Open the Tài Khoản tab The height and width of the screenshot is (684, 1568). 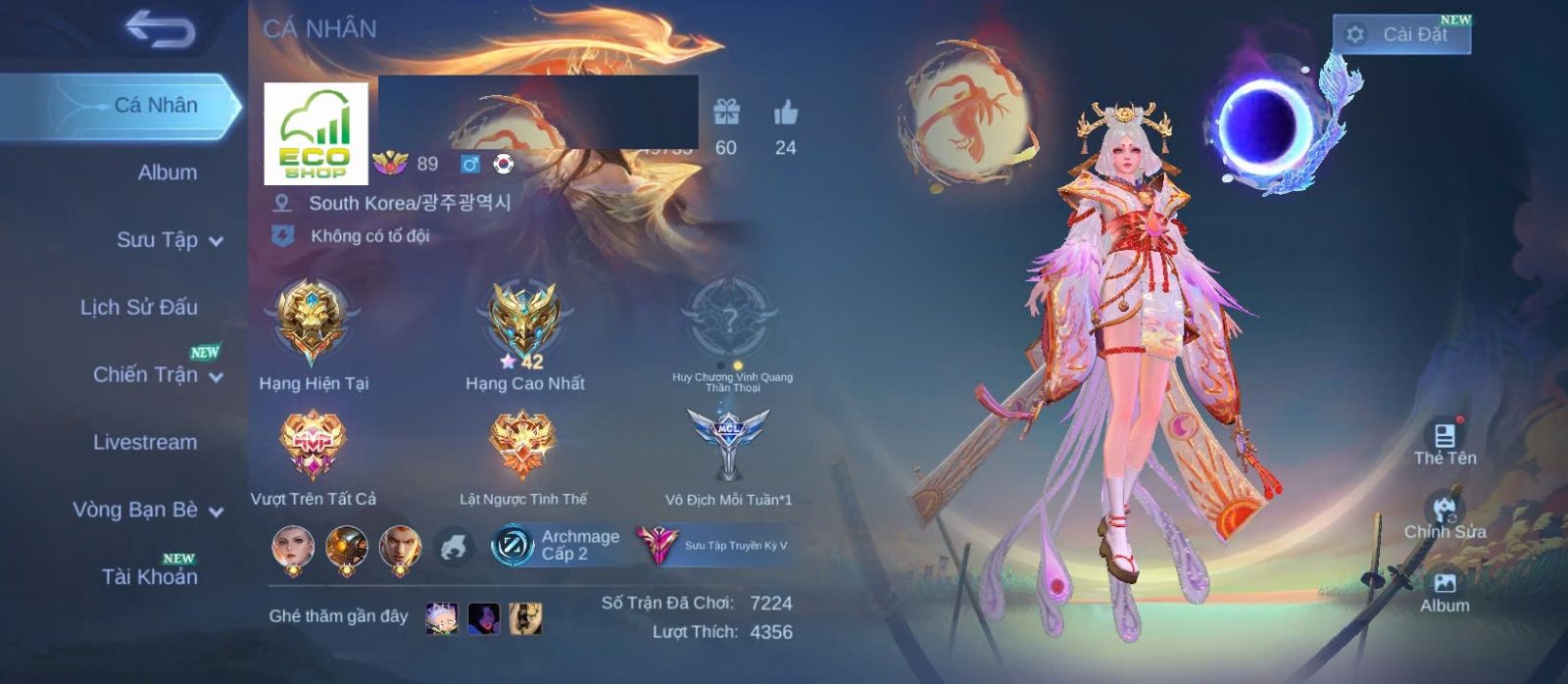point(149,576)
